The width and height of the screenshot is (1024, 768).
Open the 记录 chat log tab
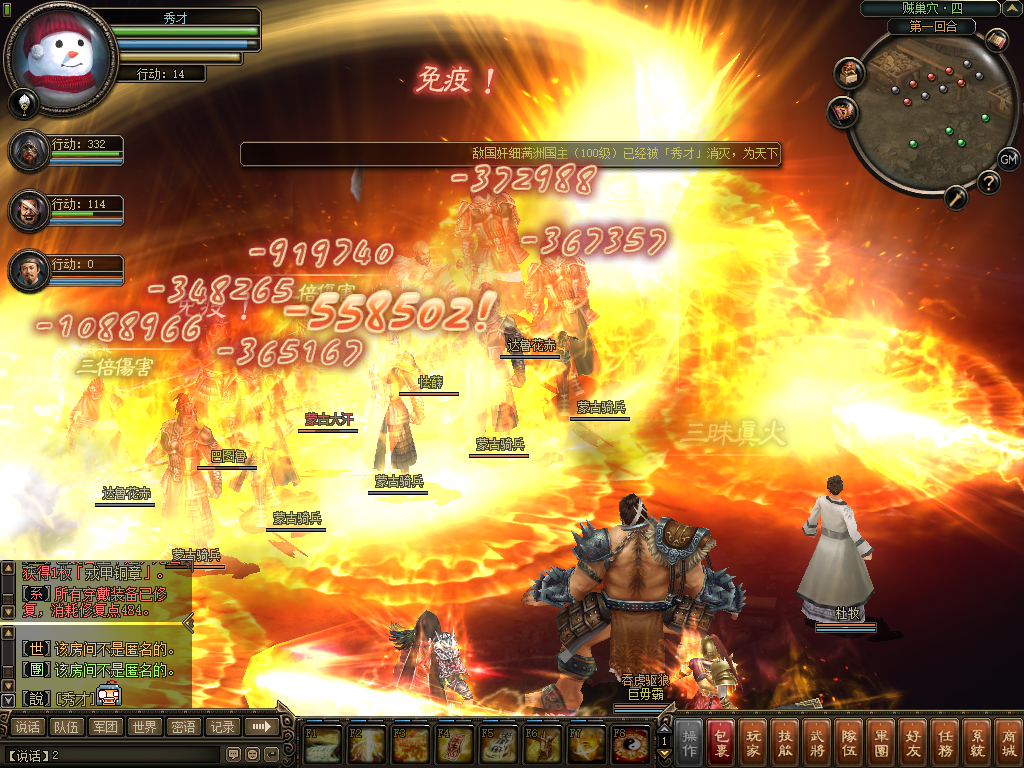click(221, 727)
